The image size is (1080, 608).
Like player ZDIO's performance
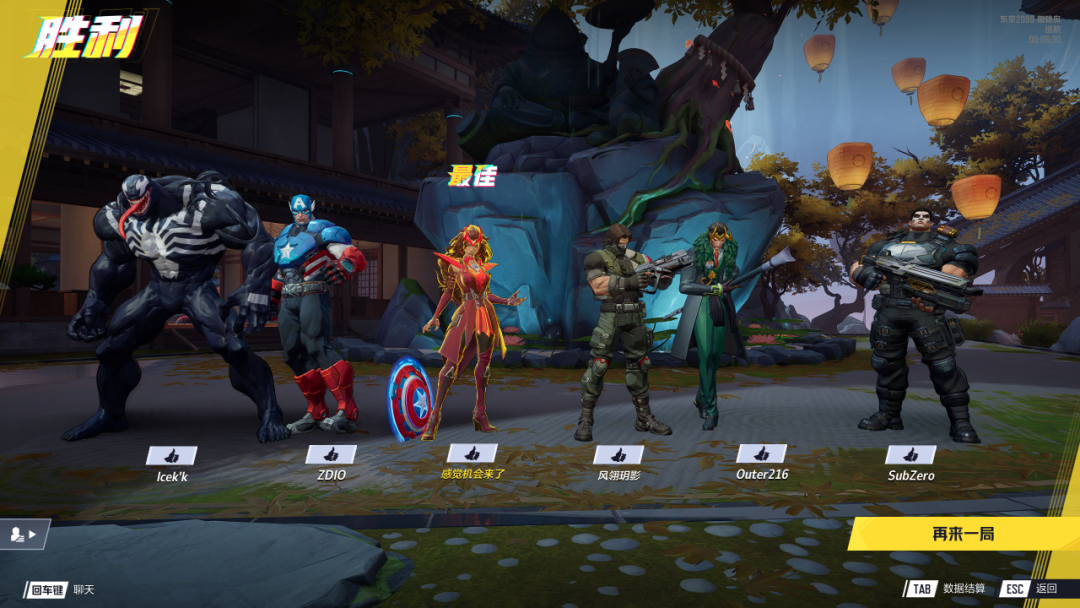(331, 455)
